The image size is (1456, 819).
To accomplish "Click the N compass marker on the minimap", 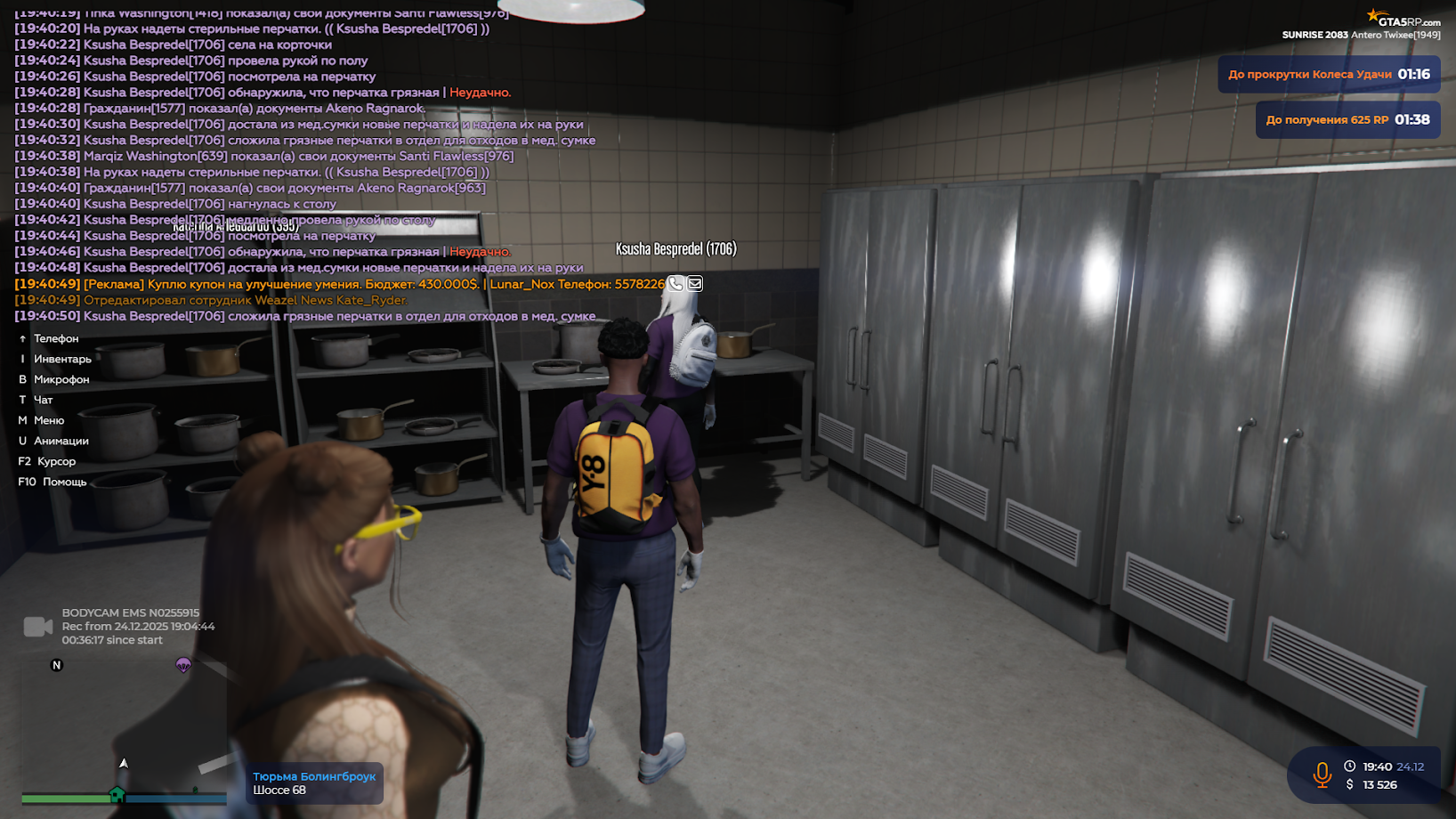I will coord(57,663).
